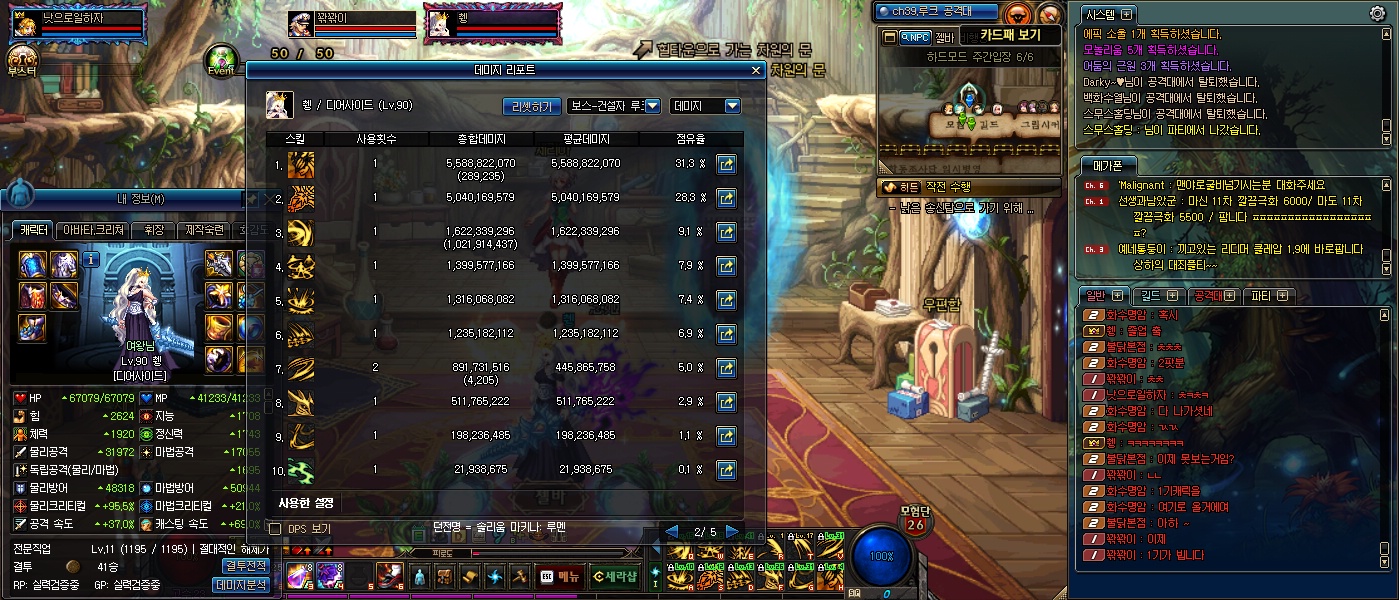Image resolution: width=1399 pixels, height=600 pixels.
Task: Toggle the DPS 보기 checkbox
Action: click(276, 528)
